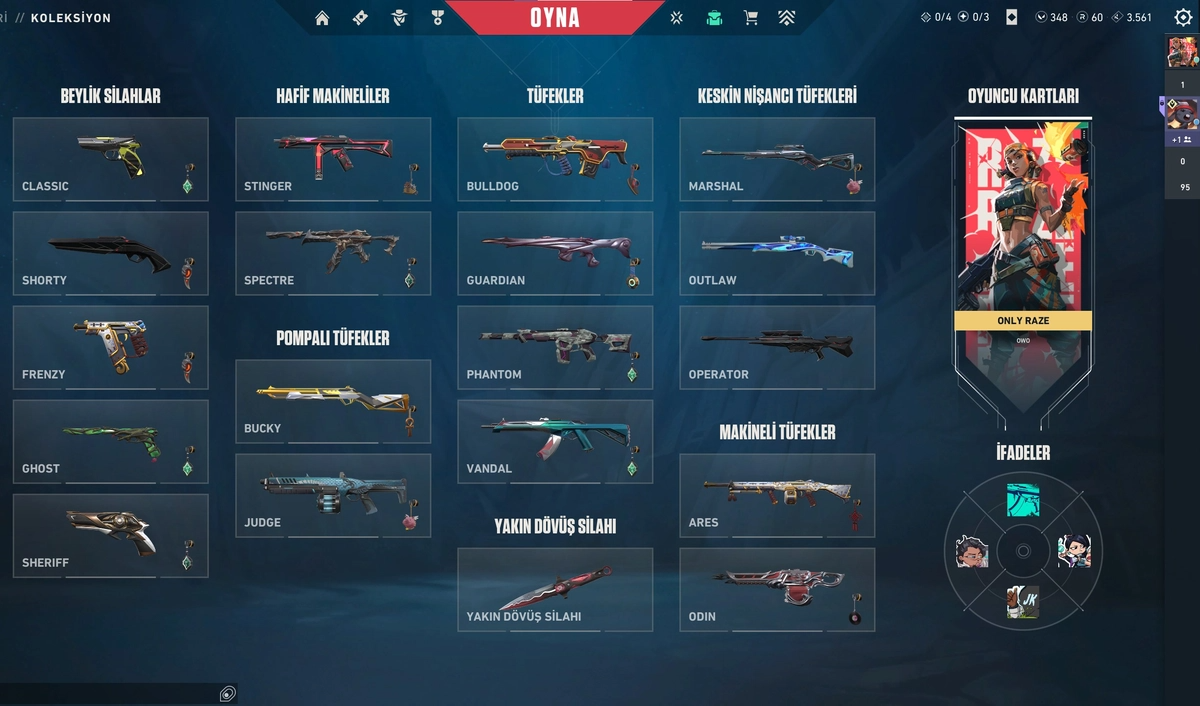Open the settings gear icon
This screenshot has width=1200, height=706.
[1183, 17]
